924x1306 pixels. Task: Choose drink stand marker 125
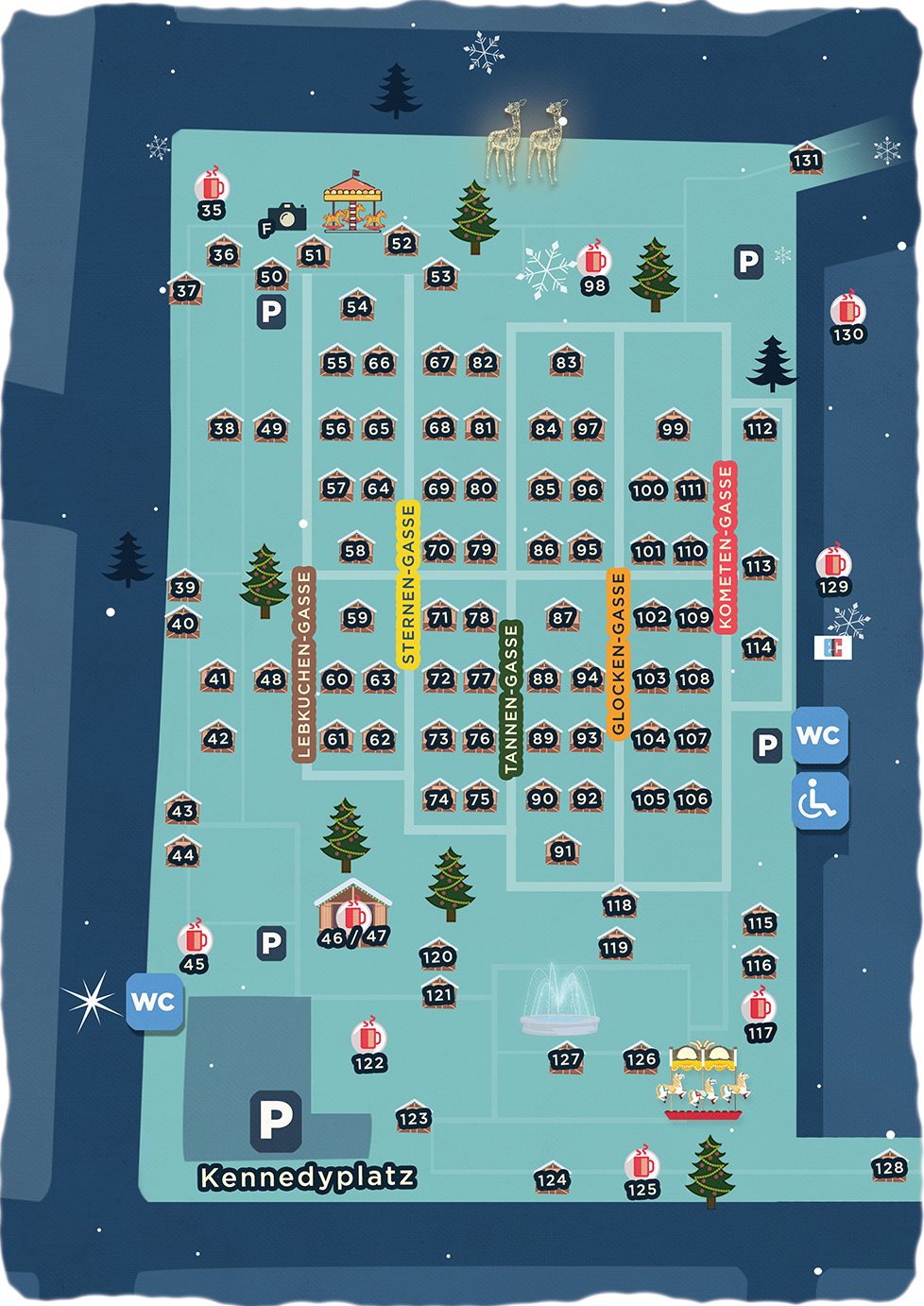coord(642,1174)
